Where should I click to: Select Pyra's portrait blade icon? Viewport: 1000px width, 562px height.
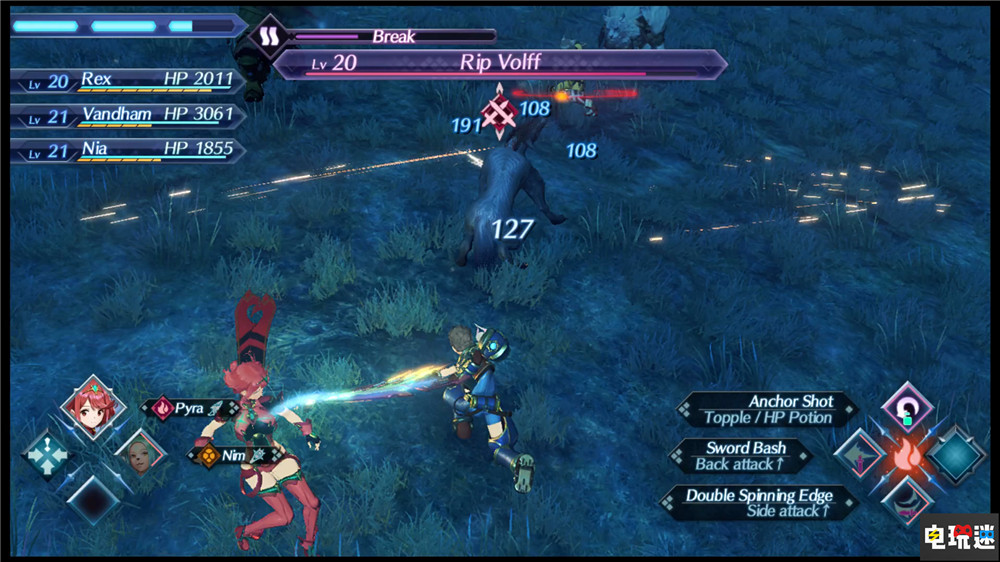93,407
